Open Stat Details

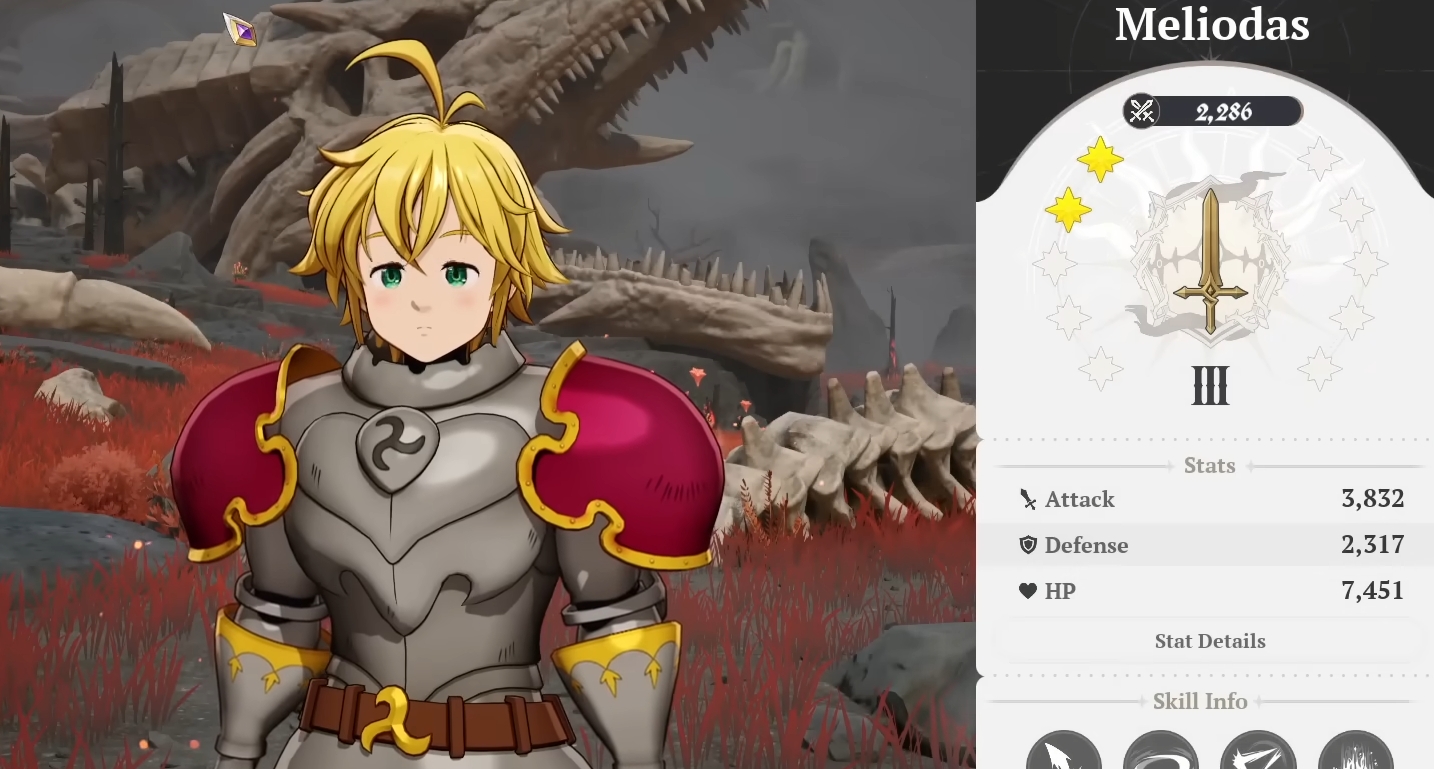(1209, 641)
